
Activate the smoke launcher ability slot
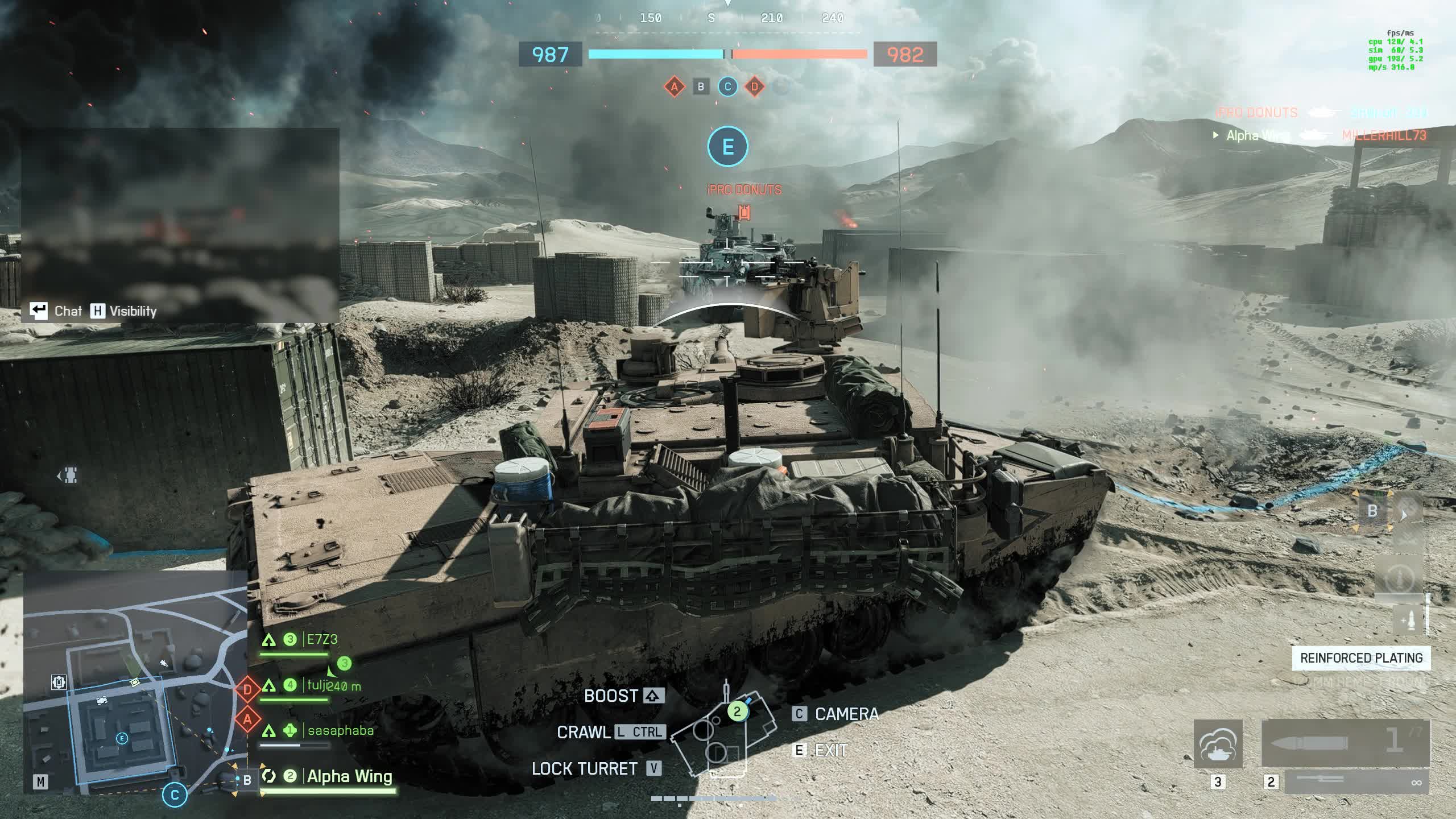point(1218,744)
